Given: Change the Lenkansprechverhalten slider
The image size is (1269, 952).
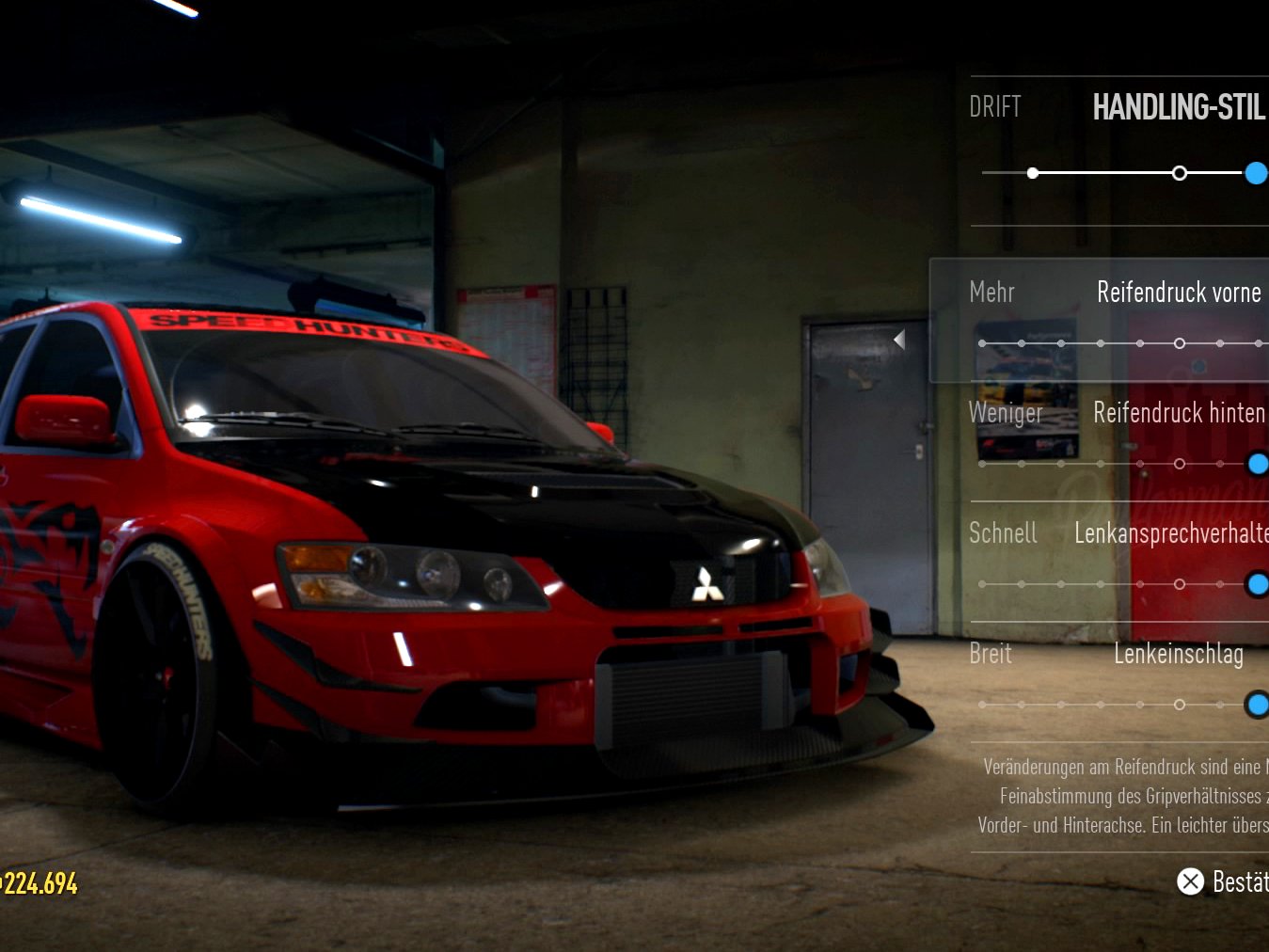Looking at the screenshot, I should pyautogui.click(x=1257, y=584).
